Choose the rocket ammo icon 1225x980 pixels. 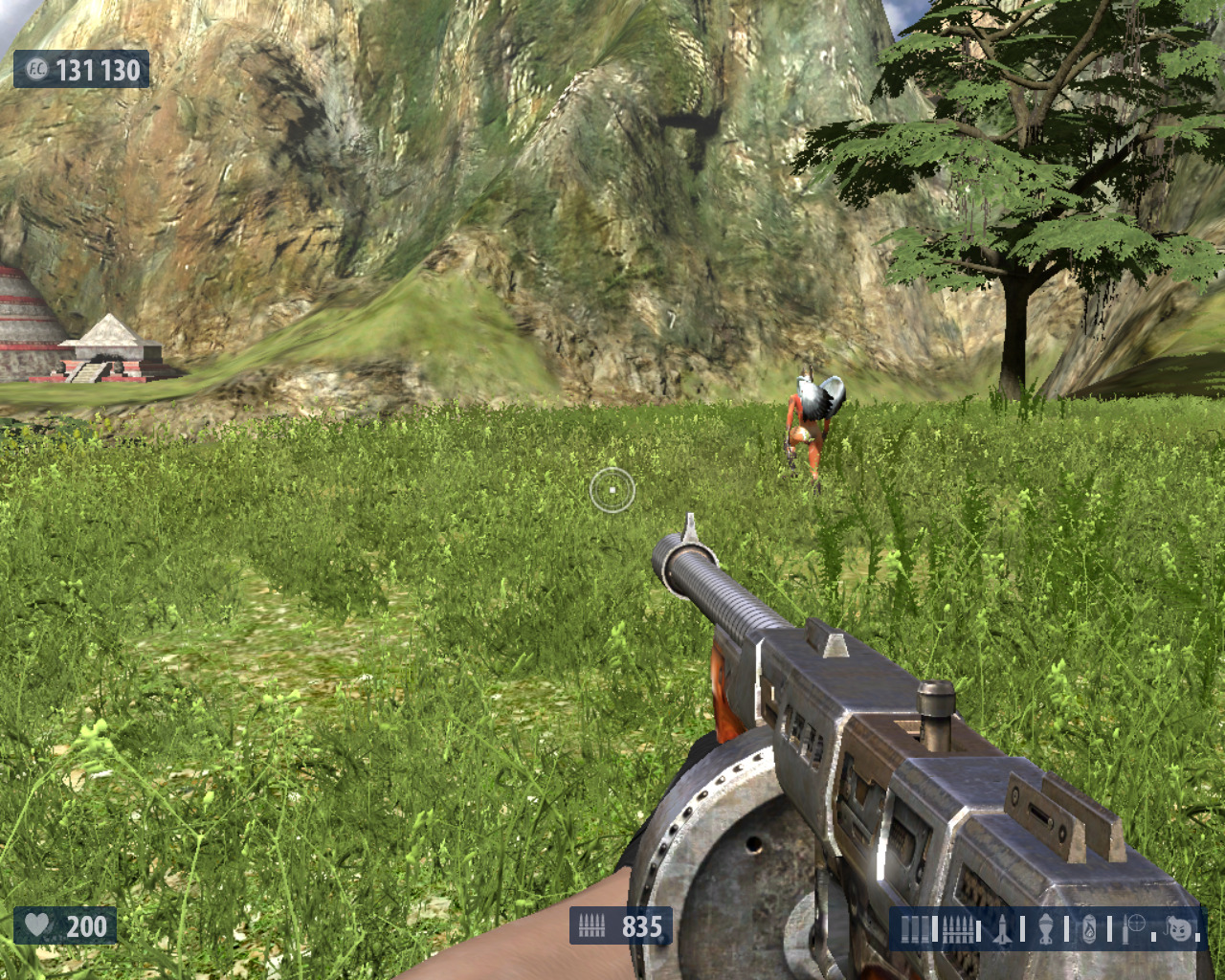pyautogui.click(x=1003, y=929)
